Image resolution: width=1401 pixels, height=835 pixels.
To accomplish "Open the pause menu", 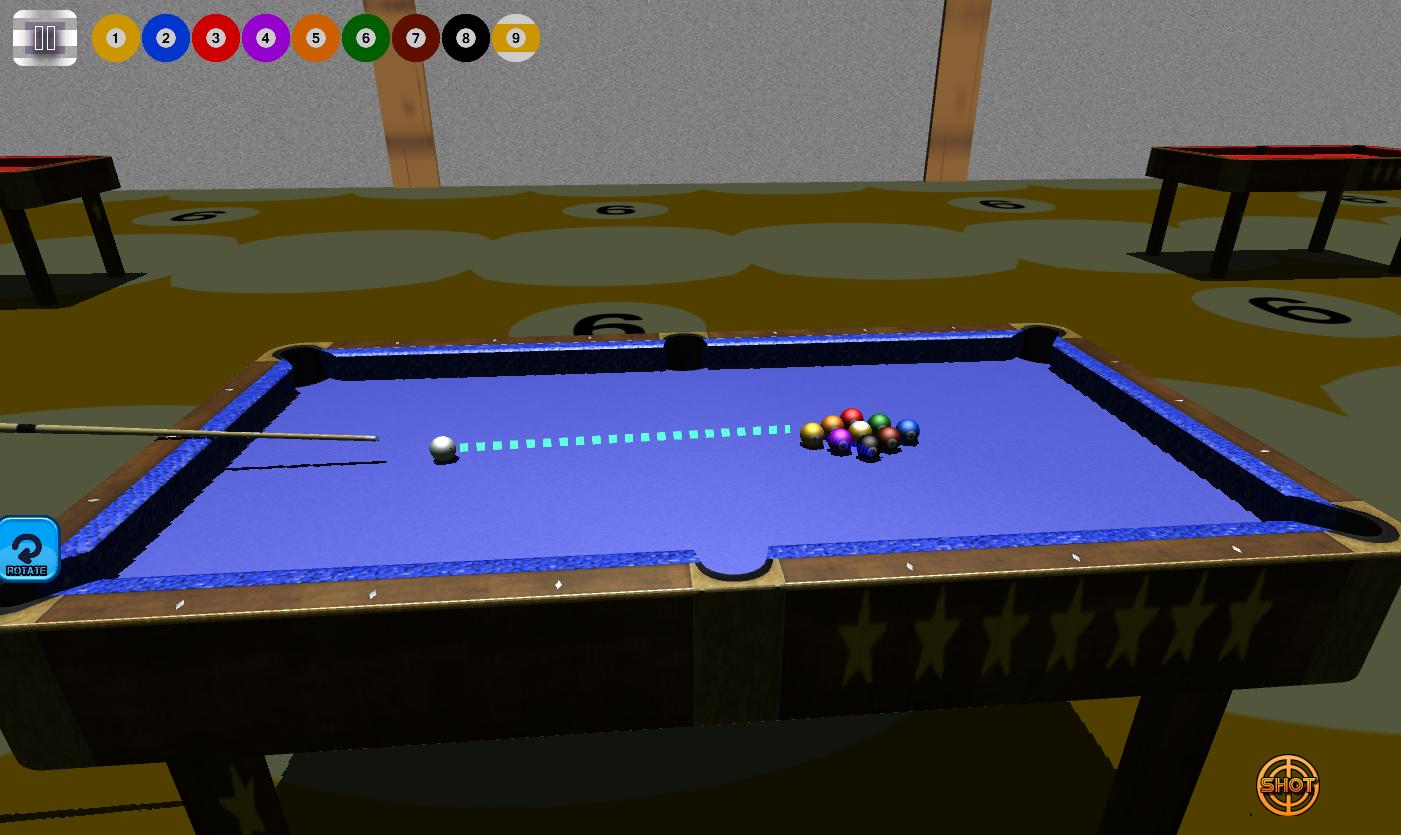I will tap(44, 38).
